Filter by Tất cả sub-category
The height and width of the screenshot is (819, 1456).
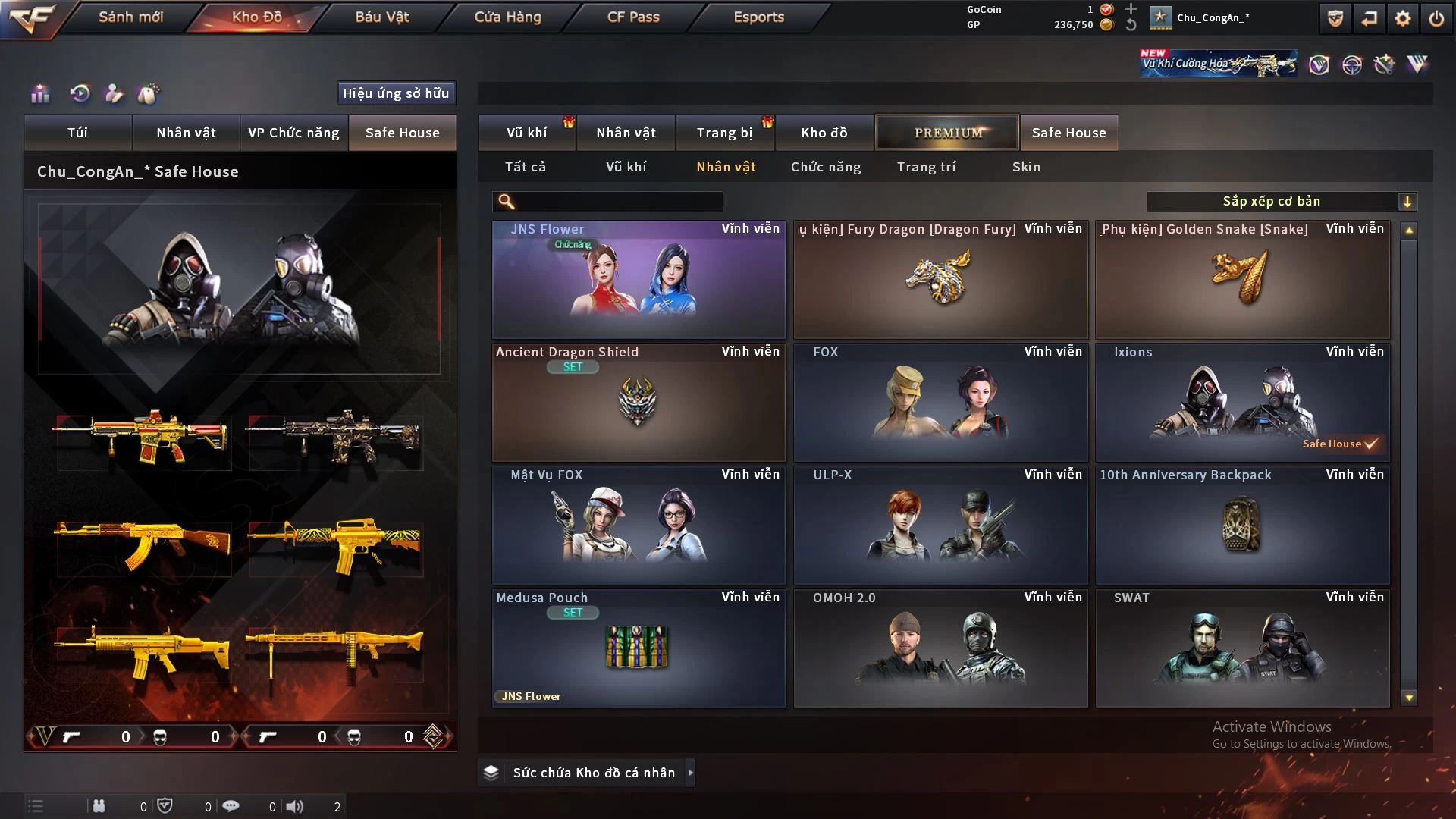(x=525, y=167)
